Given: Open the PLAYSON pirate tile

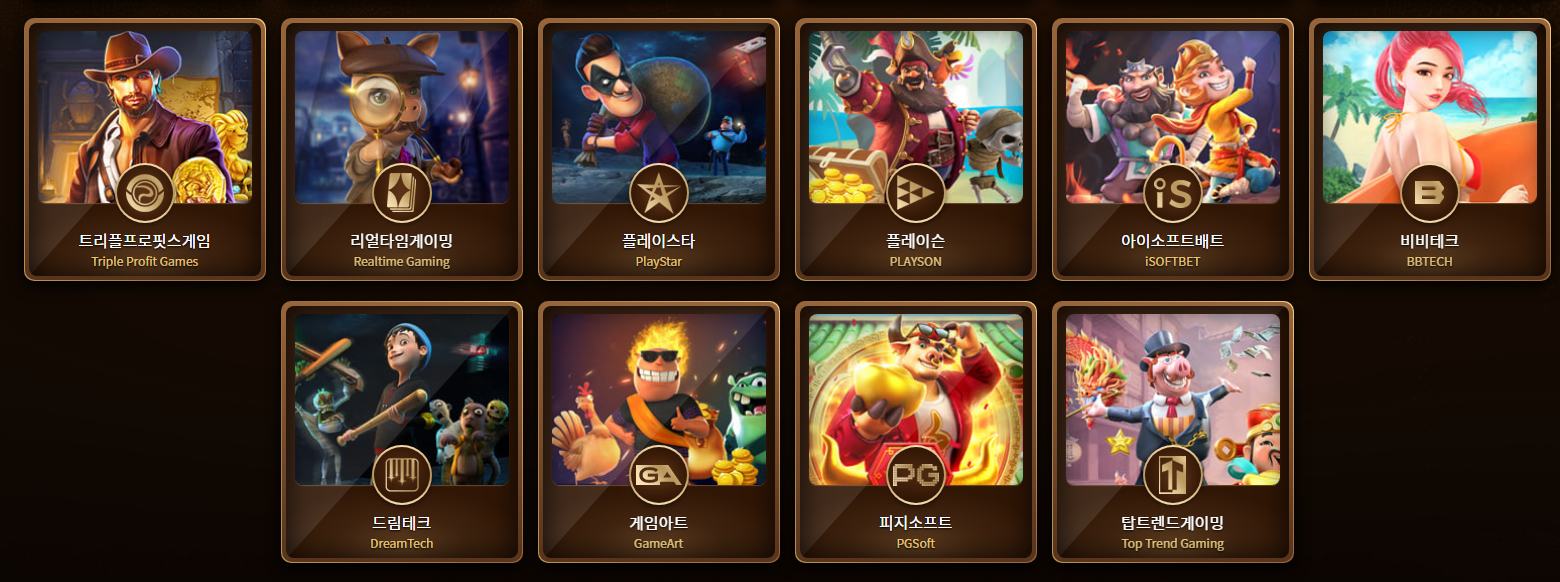Looking at the screenshot, I should click(x=916, y=149).
